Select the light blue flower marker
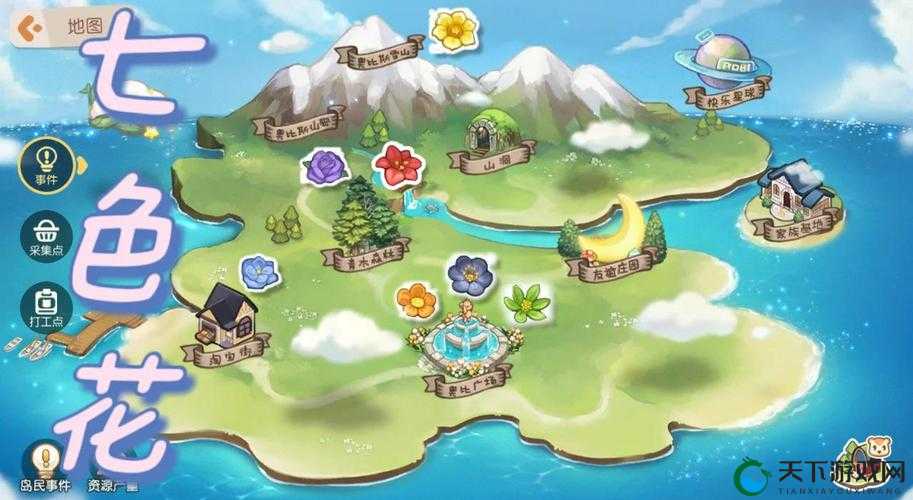This screenshot has height=500, width=913. [x=259, y=270]
